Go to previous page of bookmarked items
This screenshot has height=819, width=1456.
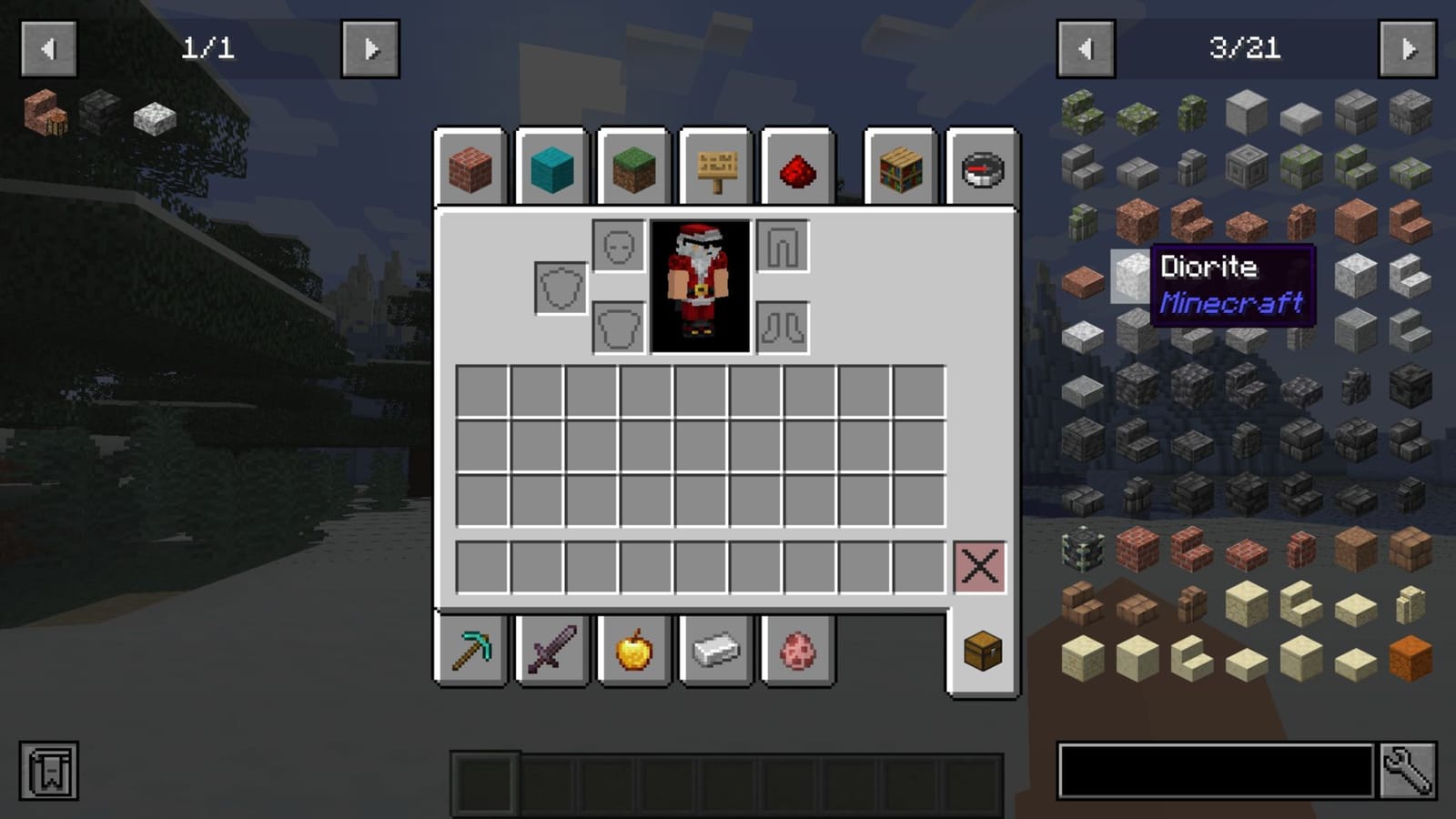(50, 50)
